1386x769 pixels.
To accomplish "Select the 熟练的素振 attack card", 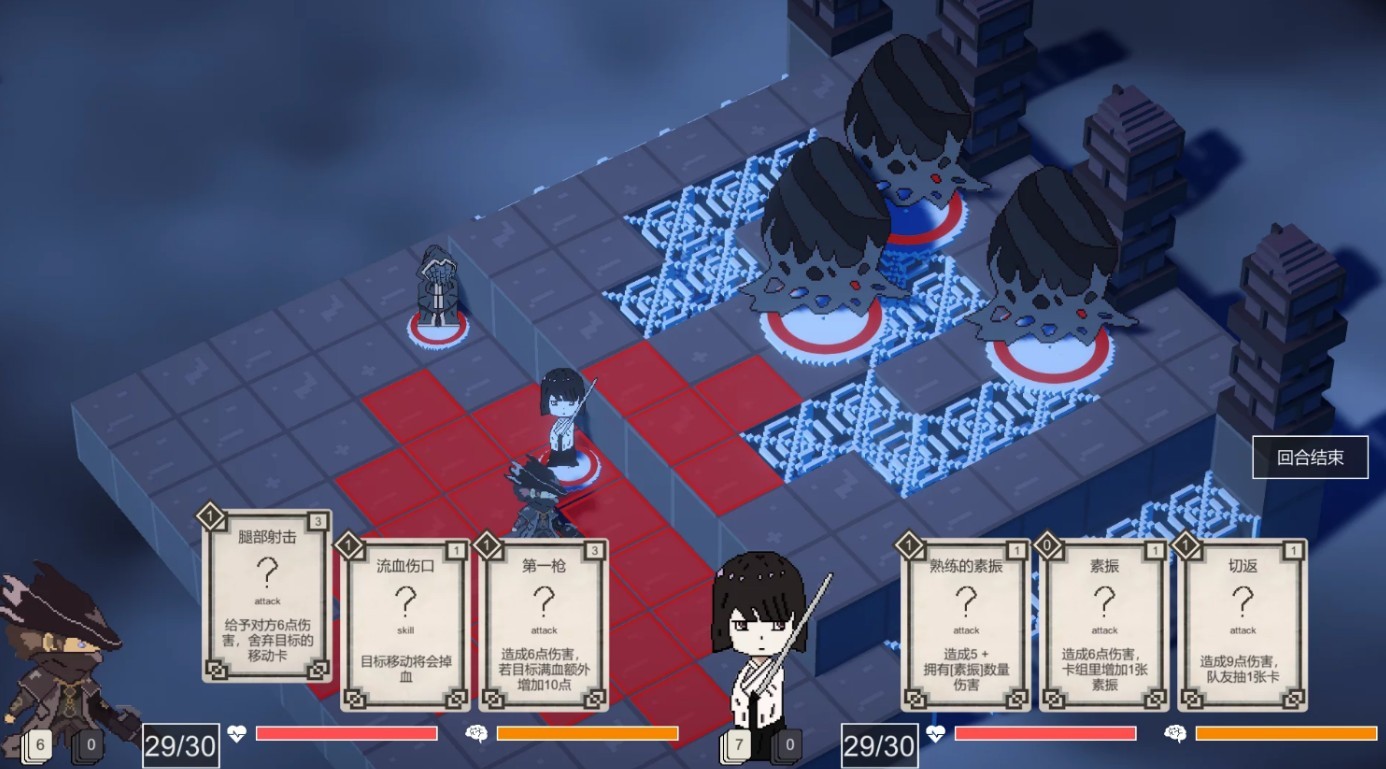I will point(965,622).
